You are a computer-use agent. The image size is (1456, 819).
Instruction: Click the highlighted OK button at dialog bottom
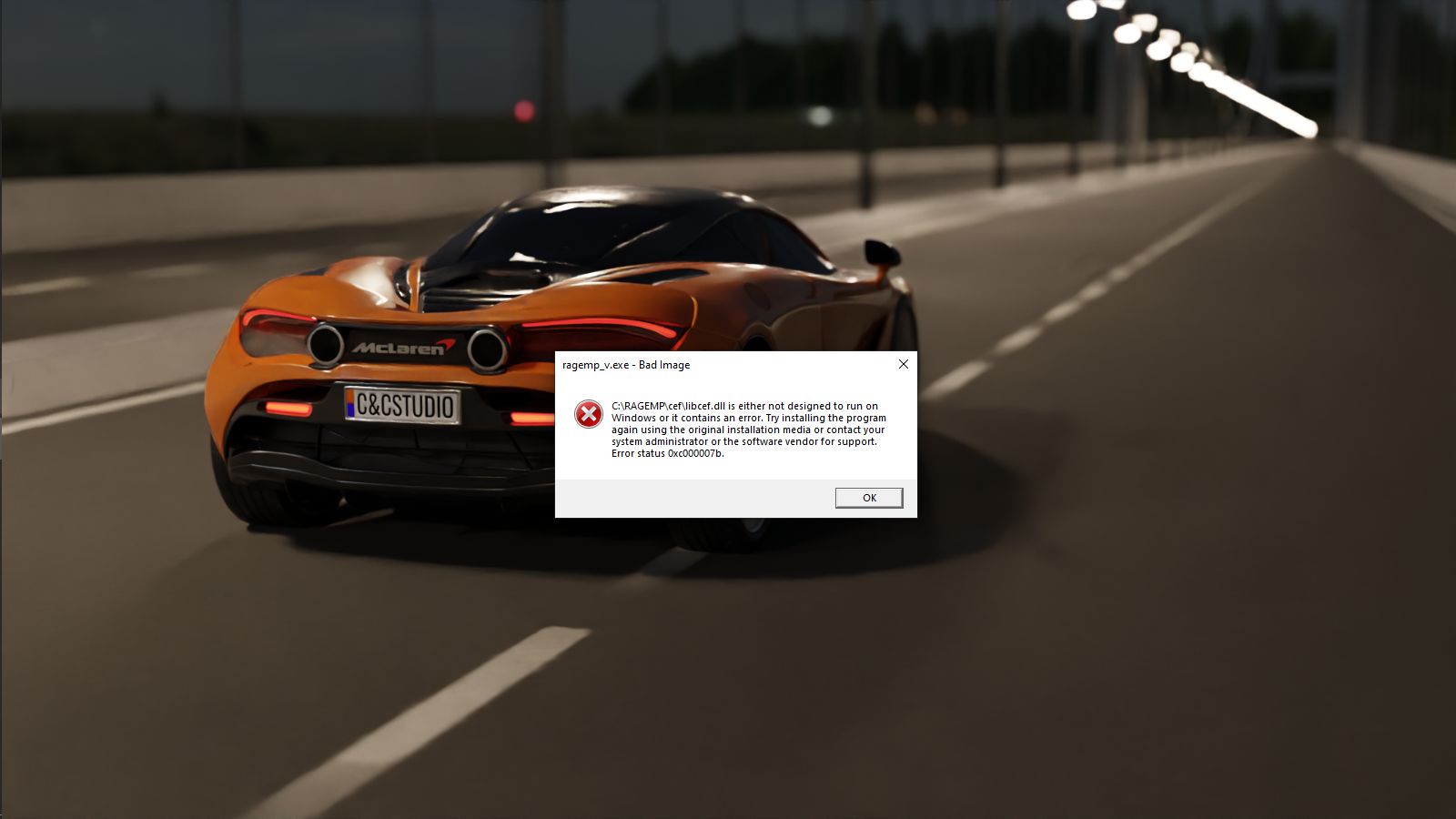[868, 498]
